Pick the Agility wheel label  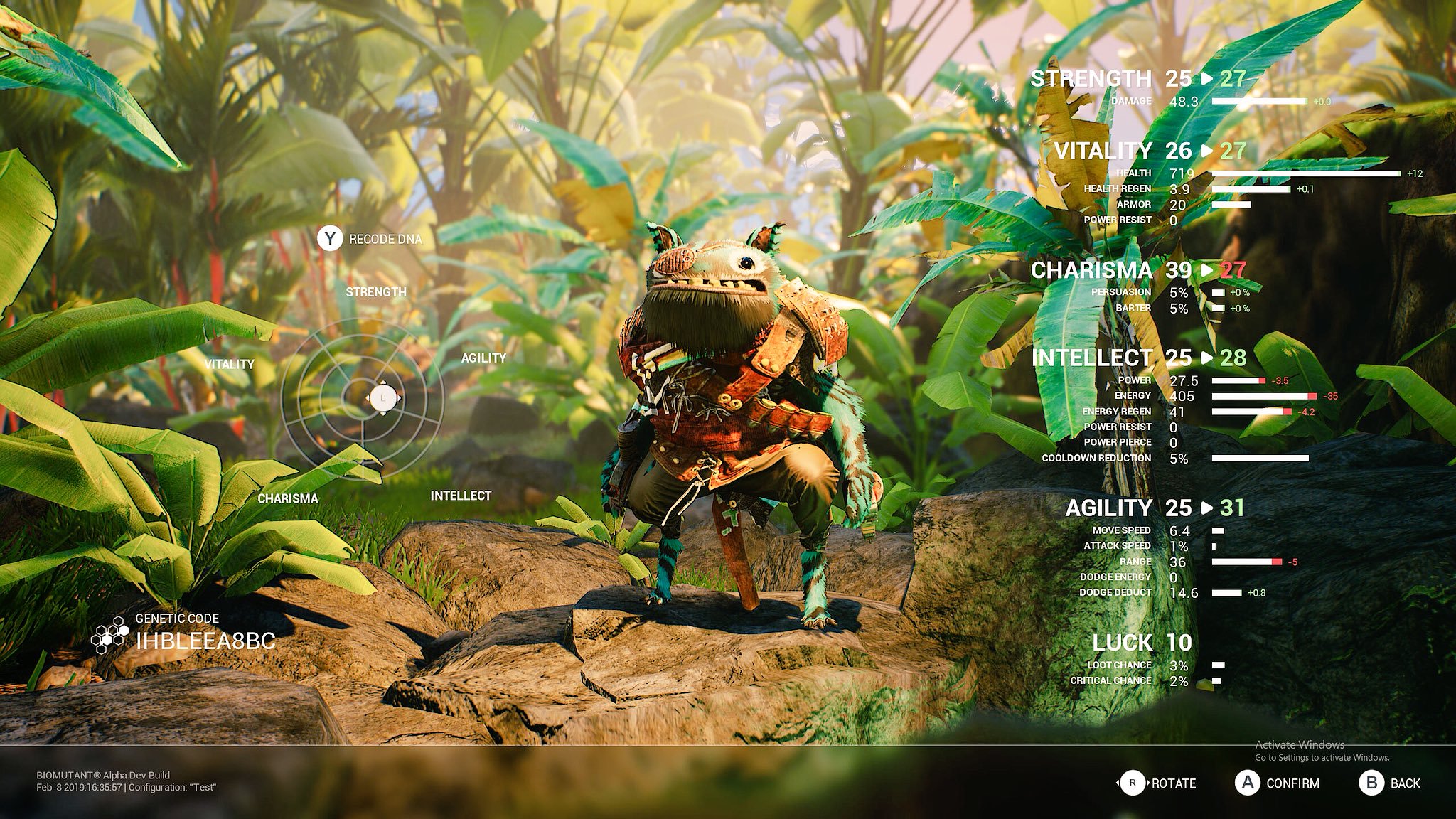coord(483,358)
